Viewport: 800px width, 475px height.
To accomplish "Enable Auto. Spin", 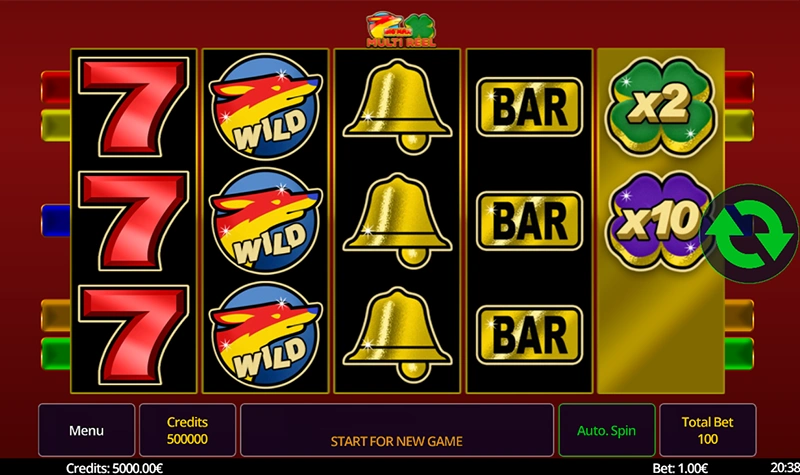I will 606,431.
